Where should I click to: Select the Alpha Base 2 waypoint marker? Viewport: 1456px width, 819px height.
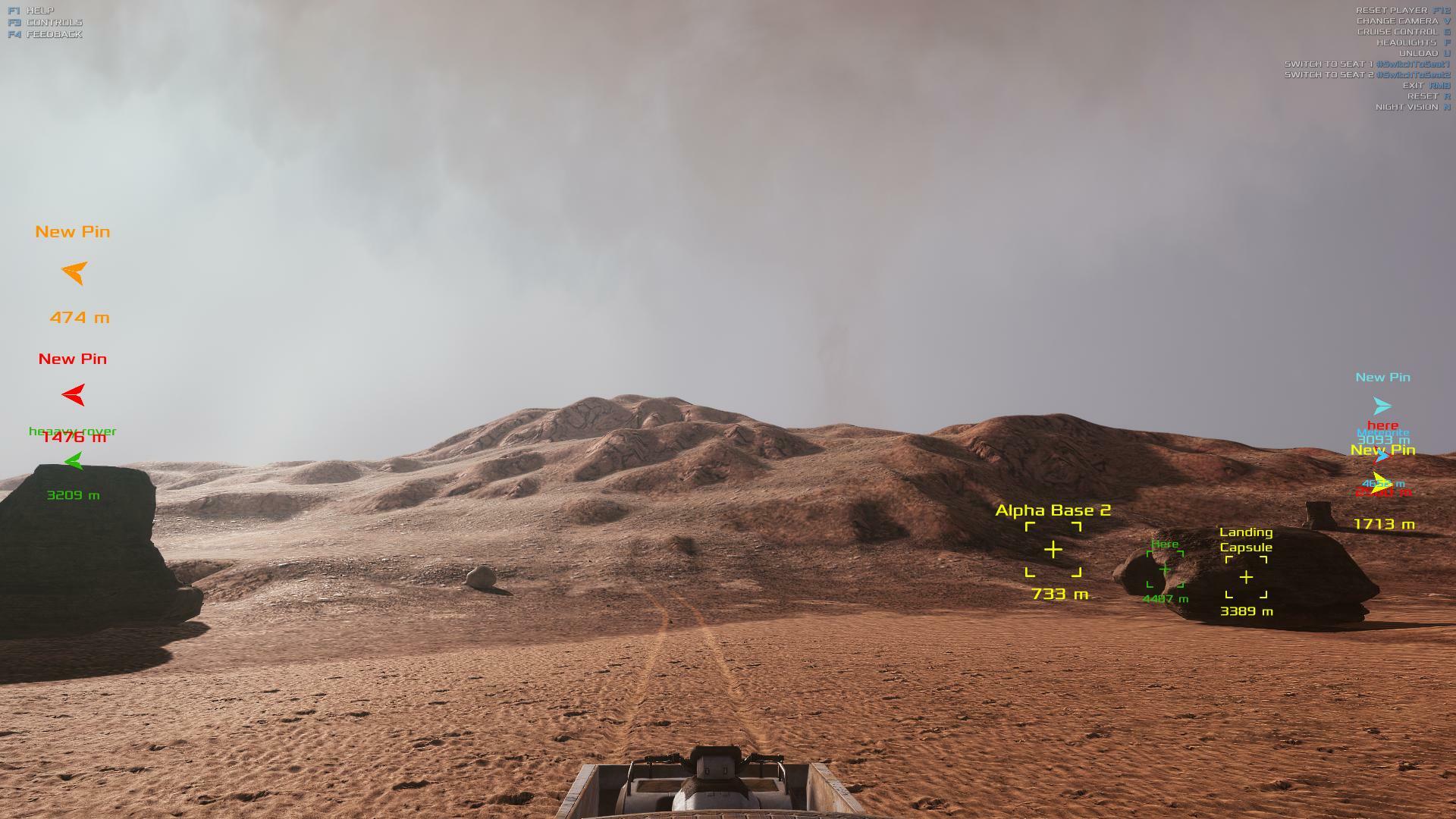coord(1053,550)
